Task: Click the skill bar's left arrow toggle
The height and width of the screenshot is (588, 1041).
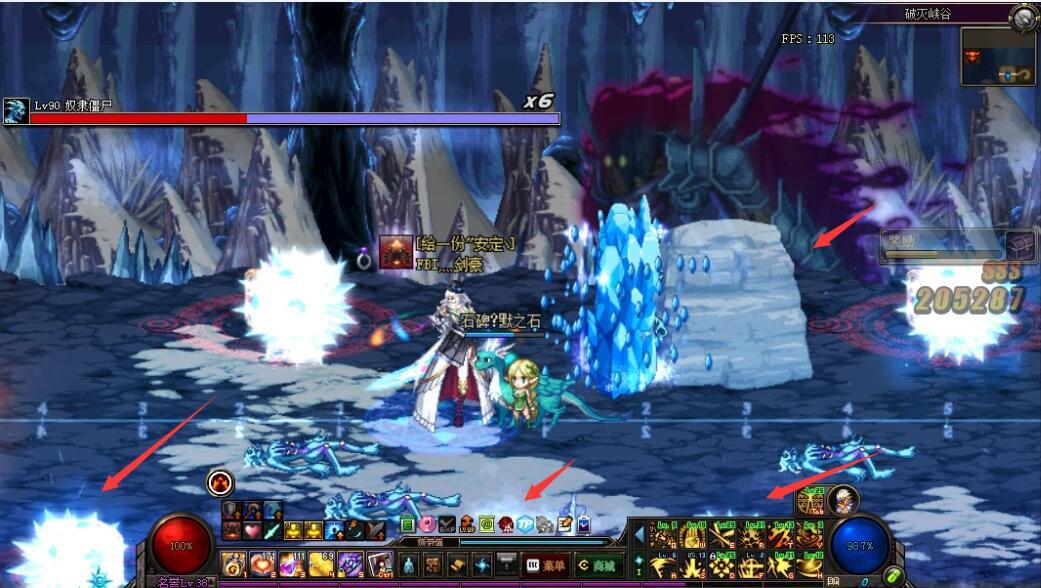Action: pyautogui.click(x=639, y=536)
